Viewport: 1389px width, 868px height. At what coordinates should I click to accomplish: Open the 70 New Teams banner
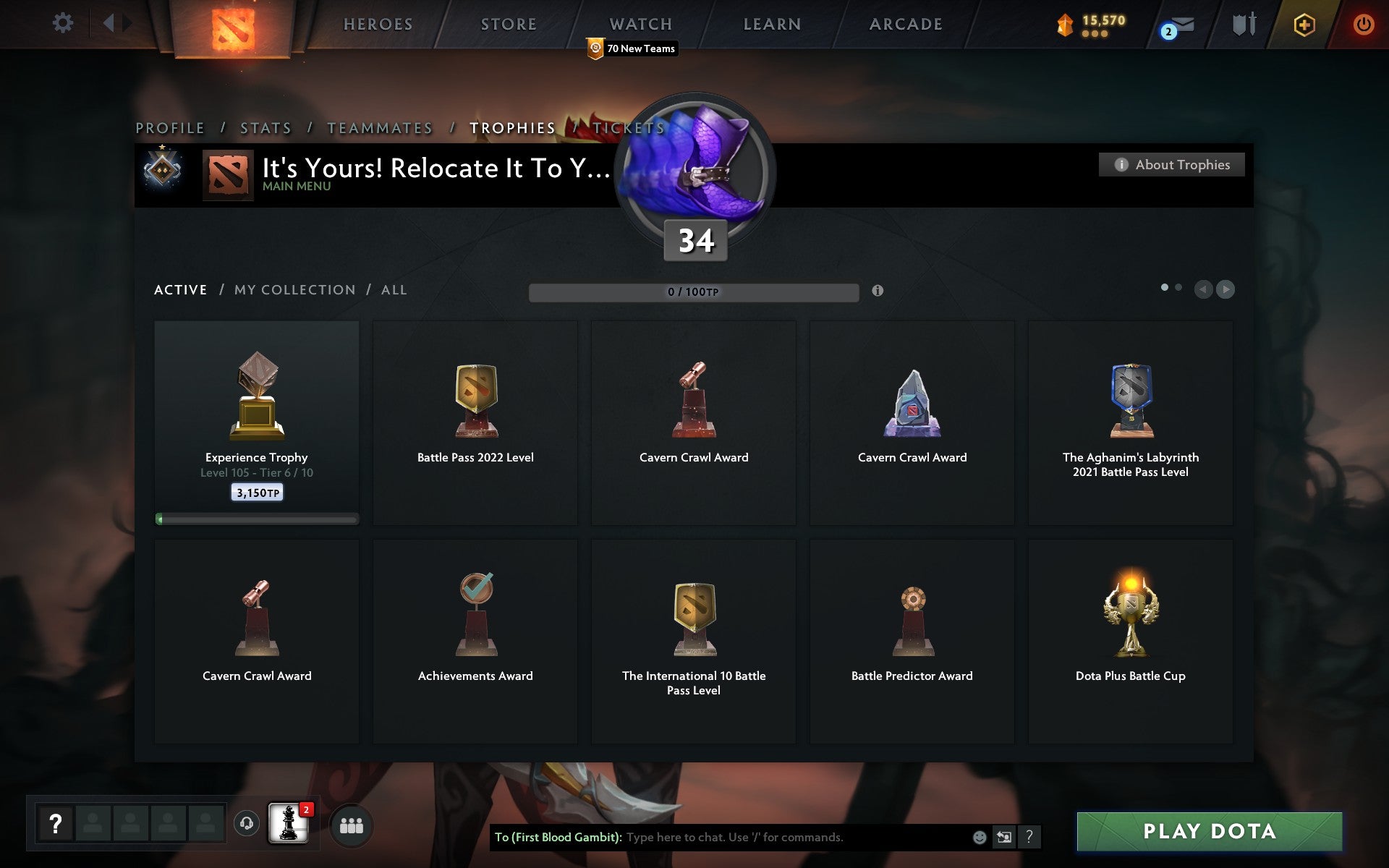pyautogui.click(x=631, y=48)
